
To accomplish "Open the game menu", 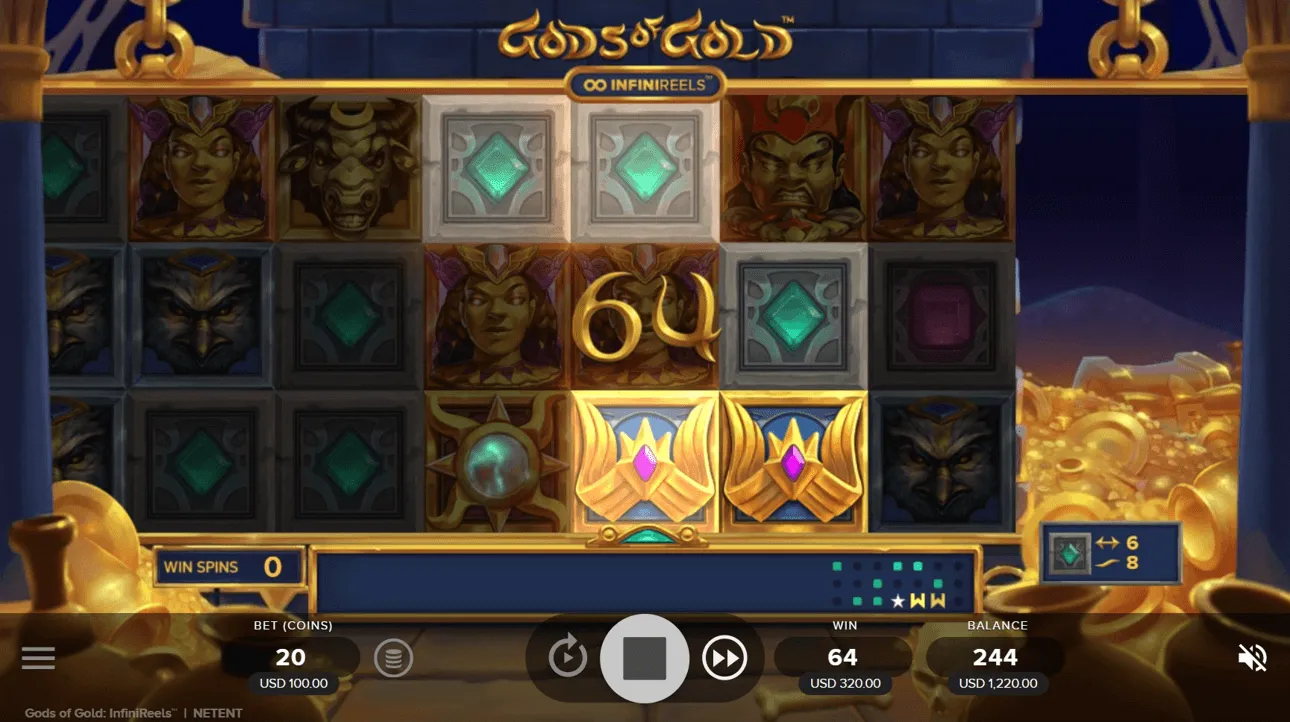I will tap(38, 657).
